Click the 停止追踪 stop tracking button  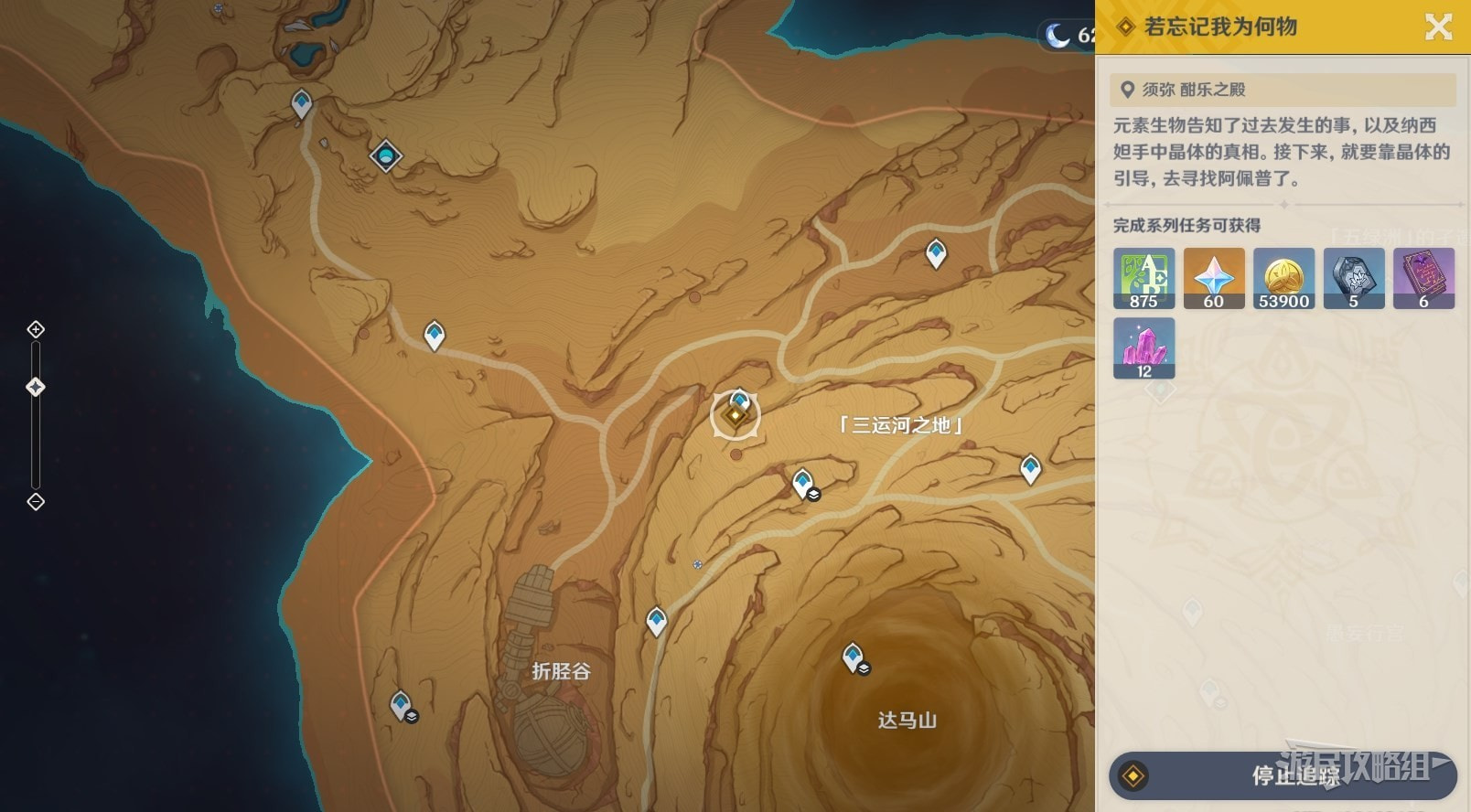tap(1282, 775)
